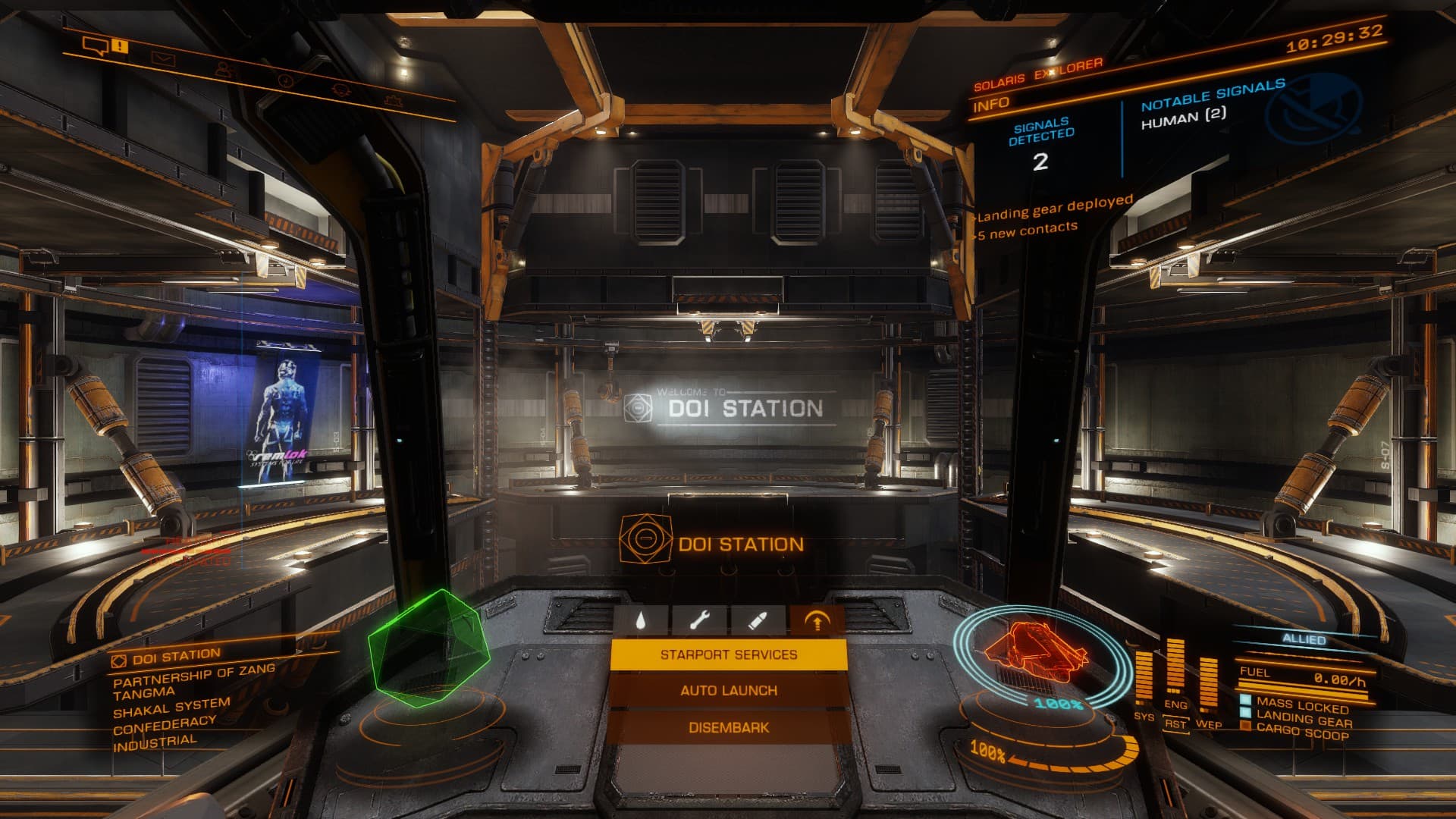Select the bullet rearm icon
1456x819 pixels.
757,622
